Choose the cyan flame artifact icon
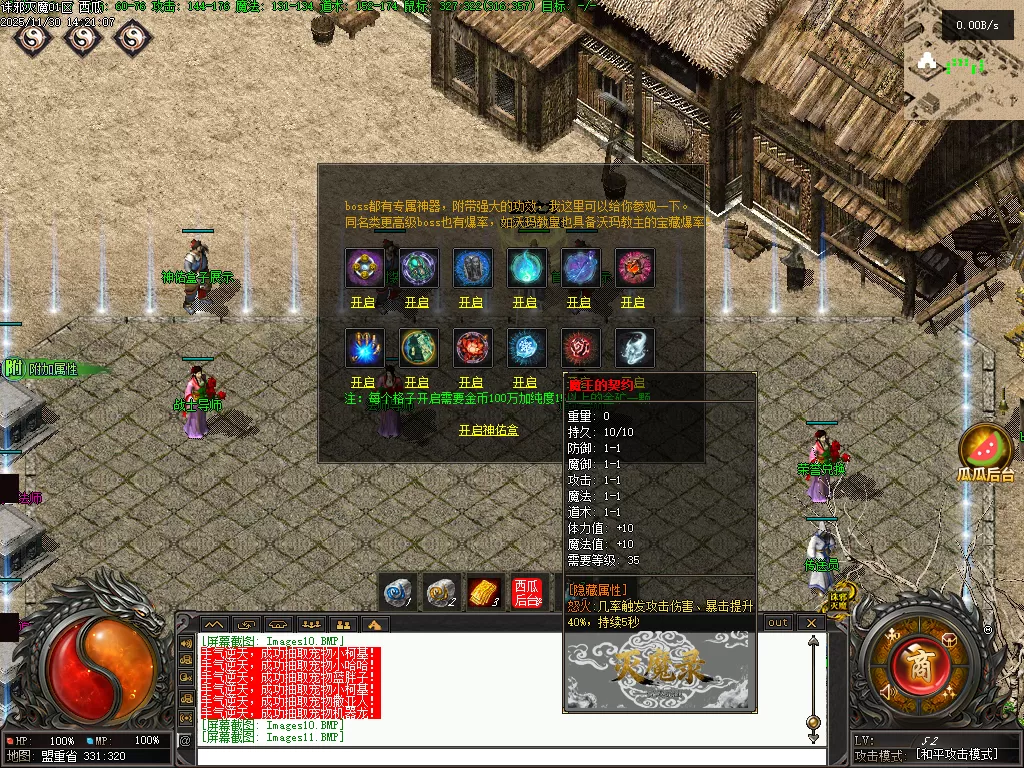This screenshot has width=1024, height=768. click(x=525, y=268)
